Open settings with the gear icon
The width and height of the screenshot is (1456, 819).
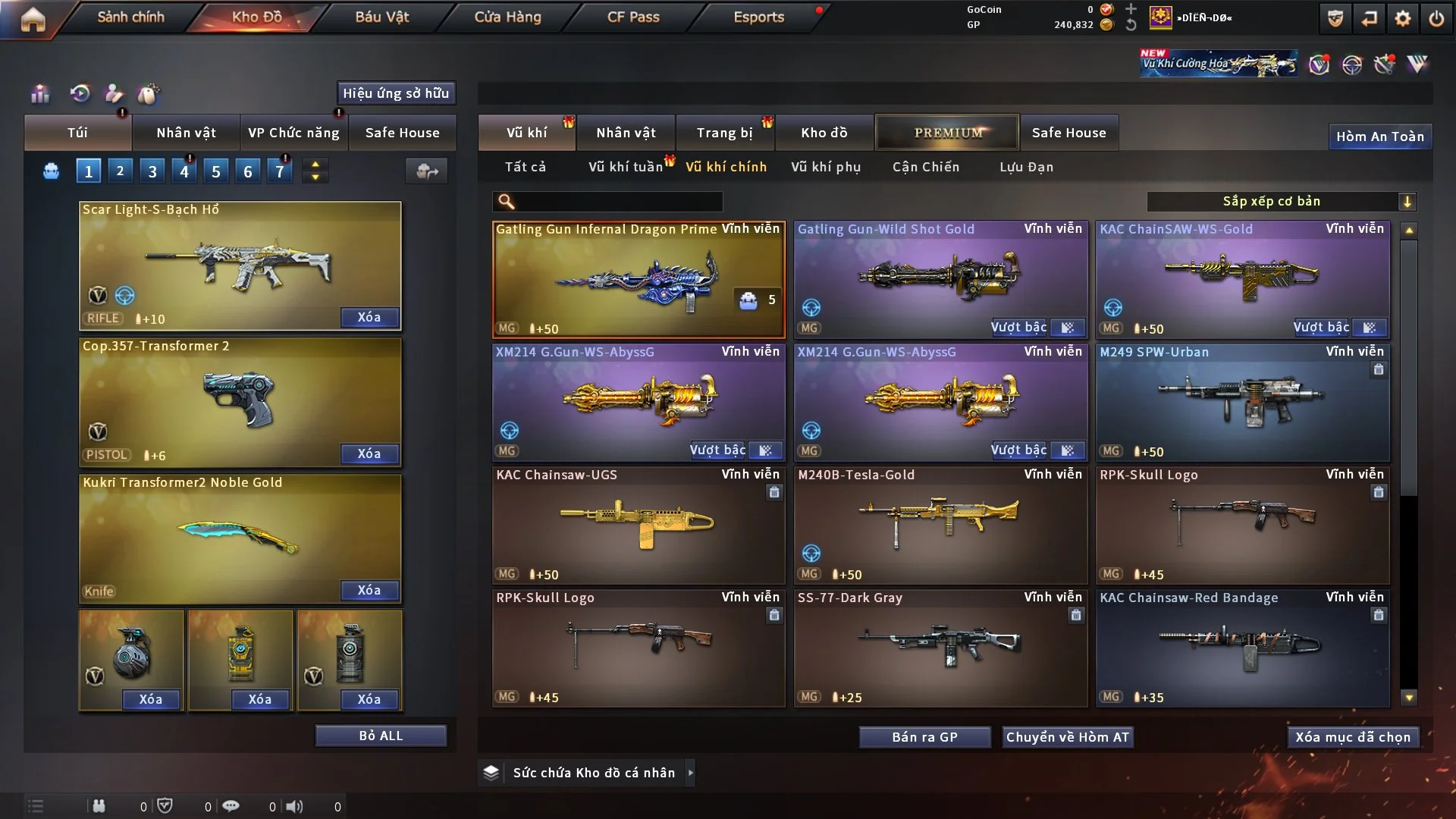click(1403, 18)
